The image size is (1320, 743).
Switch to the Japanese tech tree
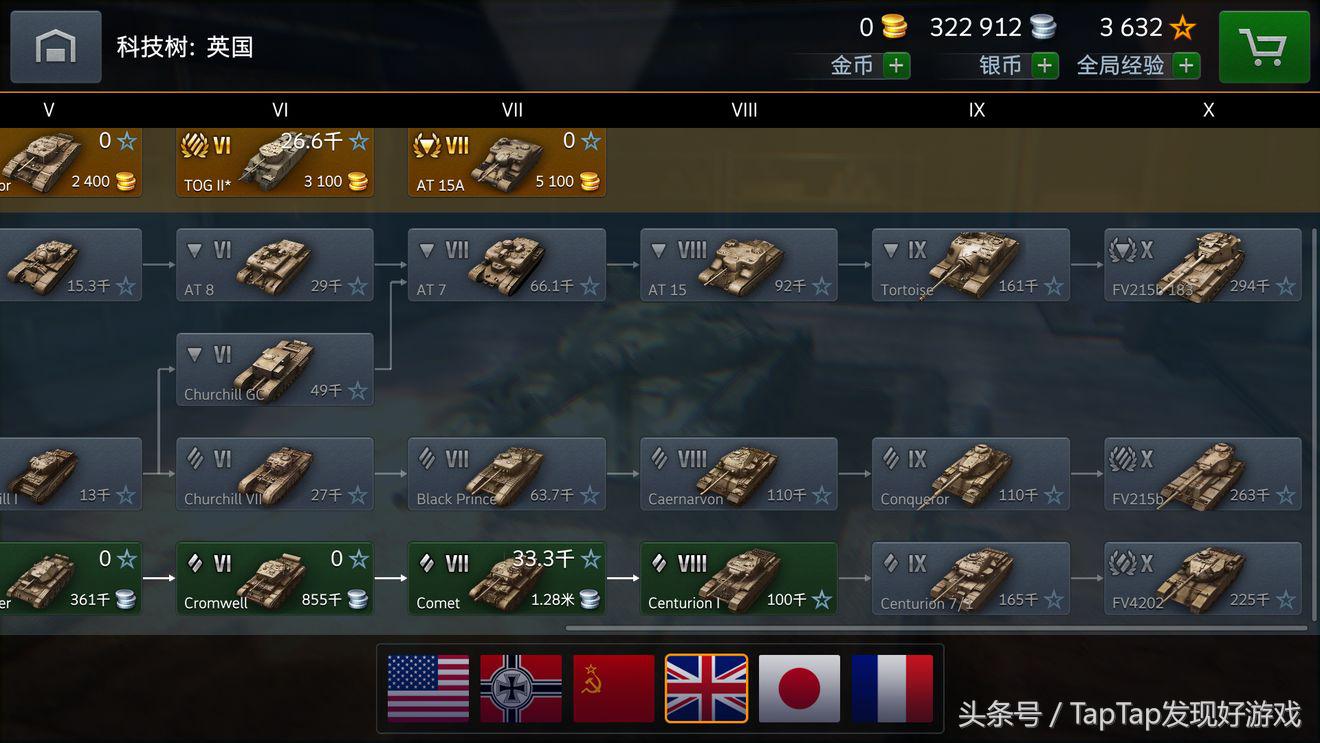tap(799, 688)
